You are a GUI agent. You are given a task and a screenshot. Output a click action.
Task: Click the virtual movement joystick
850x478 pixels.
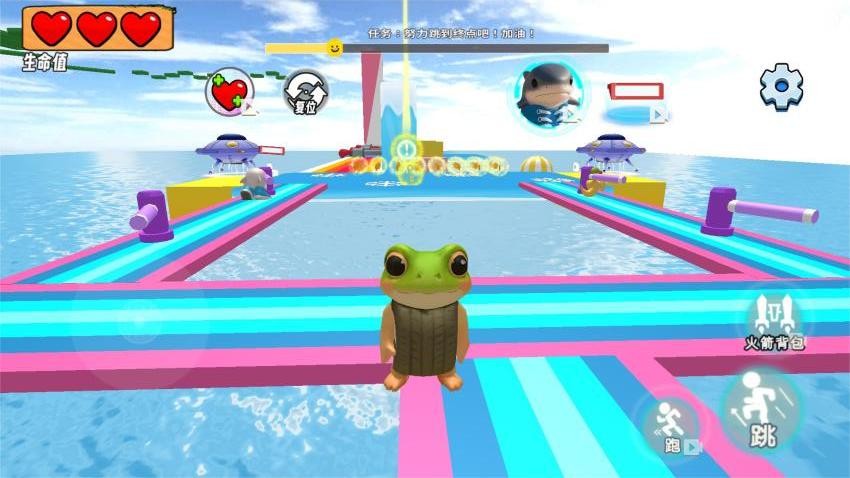coord(139,322)
